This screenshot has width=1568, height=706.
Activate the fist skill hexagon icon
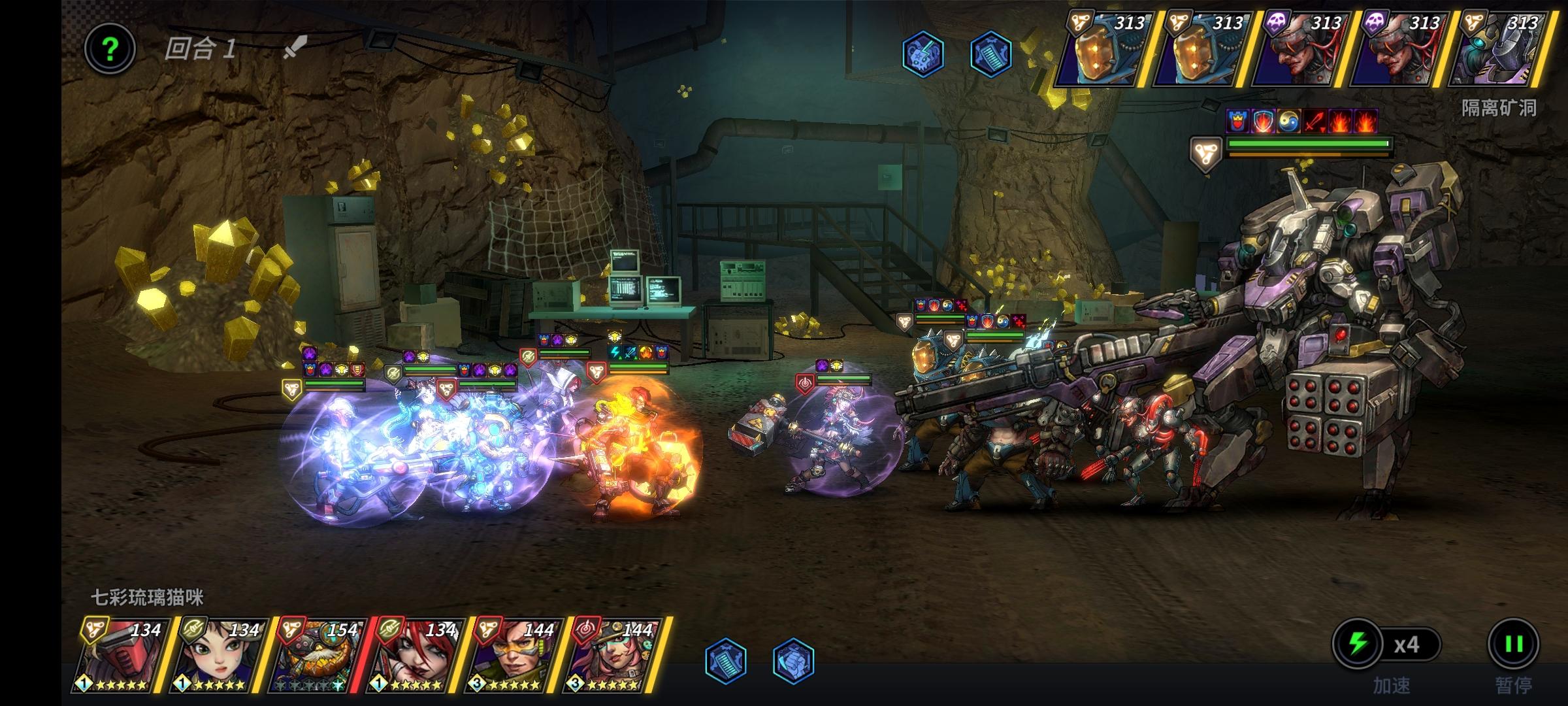point(793,660)
